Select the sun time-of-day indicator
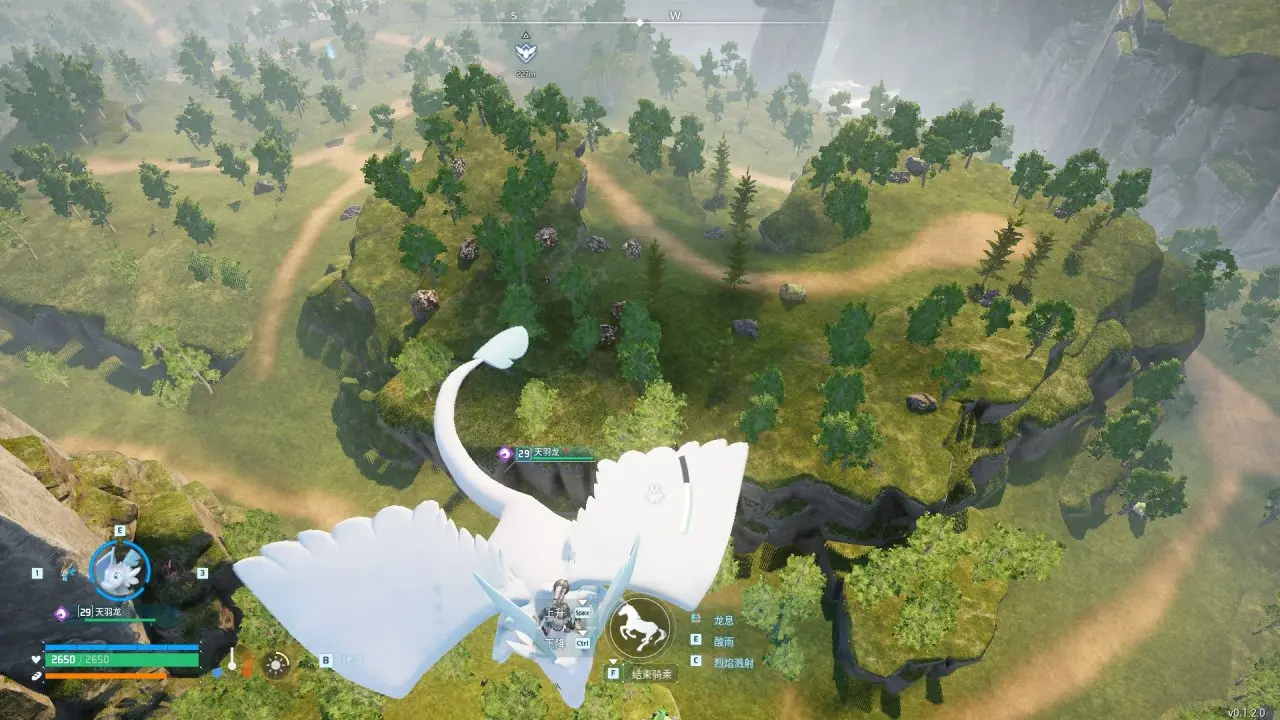 [x=276, y=664]
